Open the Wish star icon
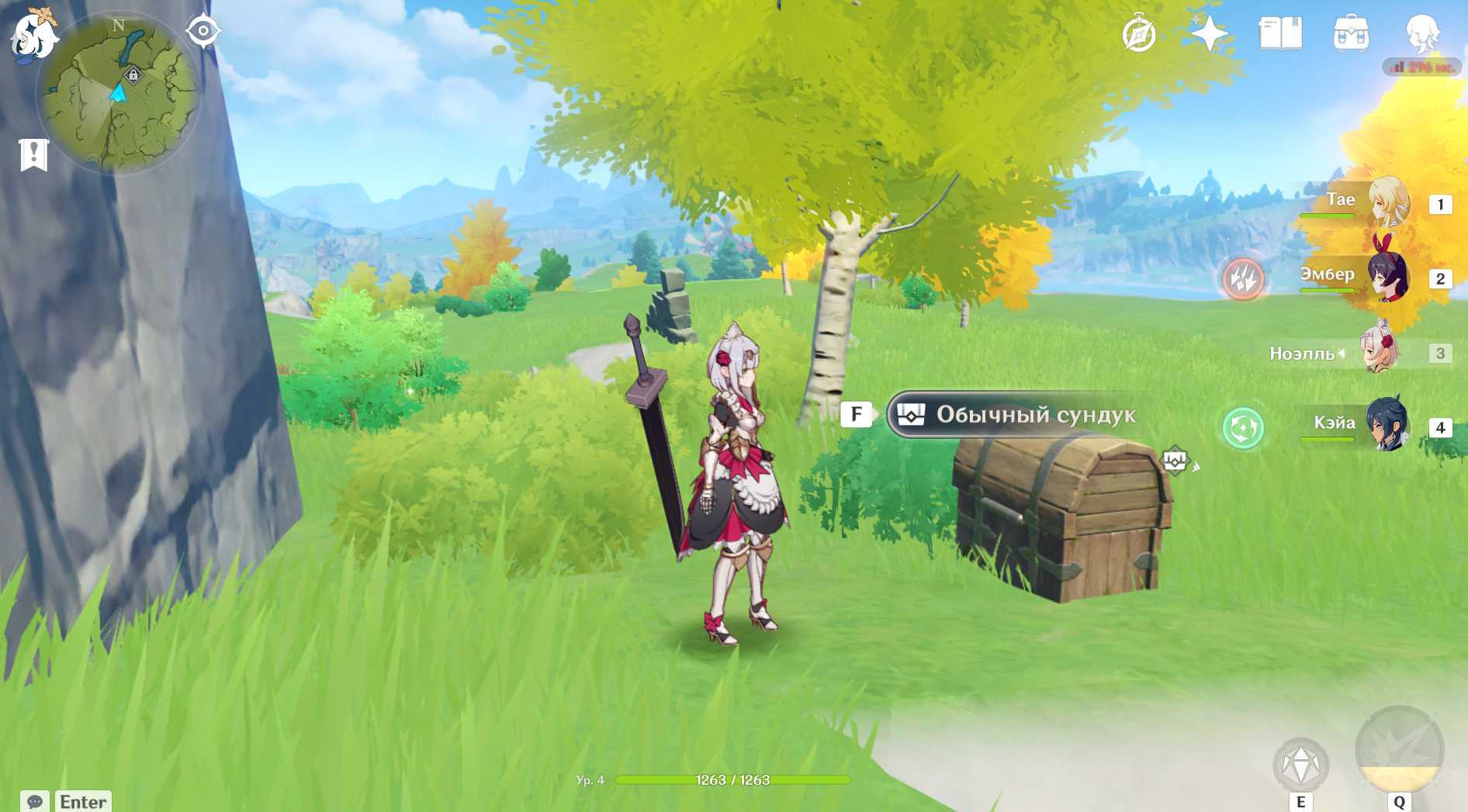This screenshot has width=1468, height=812. tap(1209, 34)
